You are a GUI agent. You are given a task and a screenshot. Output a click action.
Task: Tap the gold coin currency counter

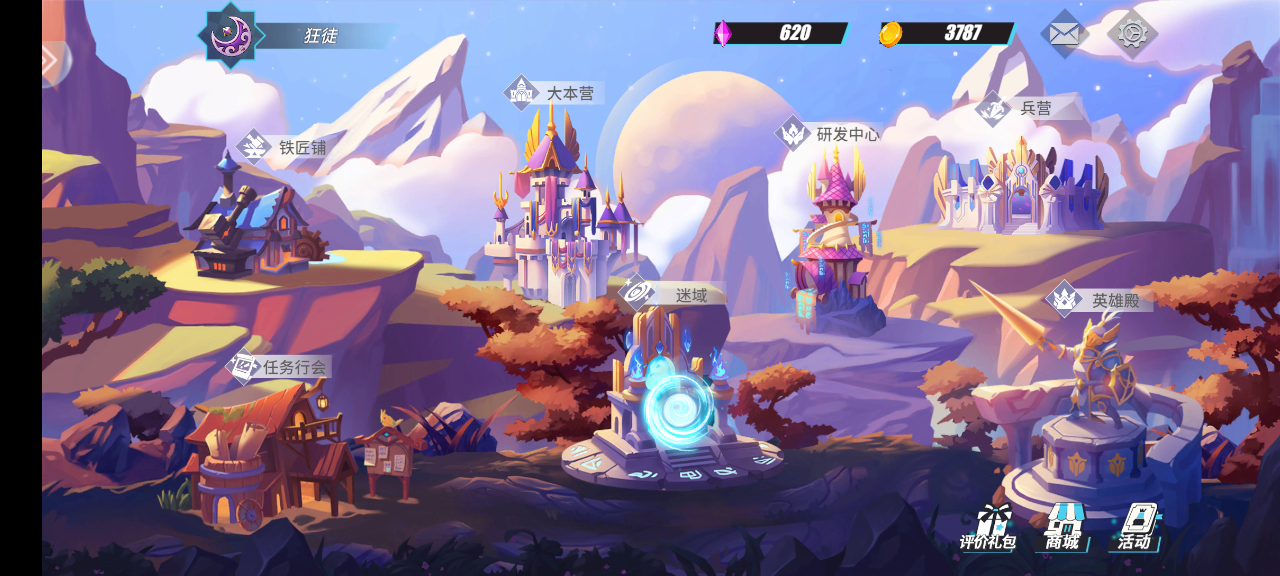[948, 33]
